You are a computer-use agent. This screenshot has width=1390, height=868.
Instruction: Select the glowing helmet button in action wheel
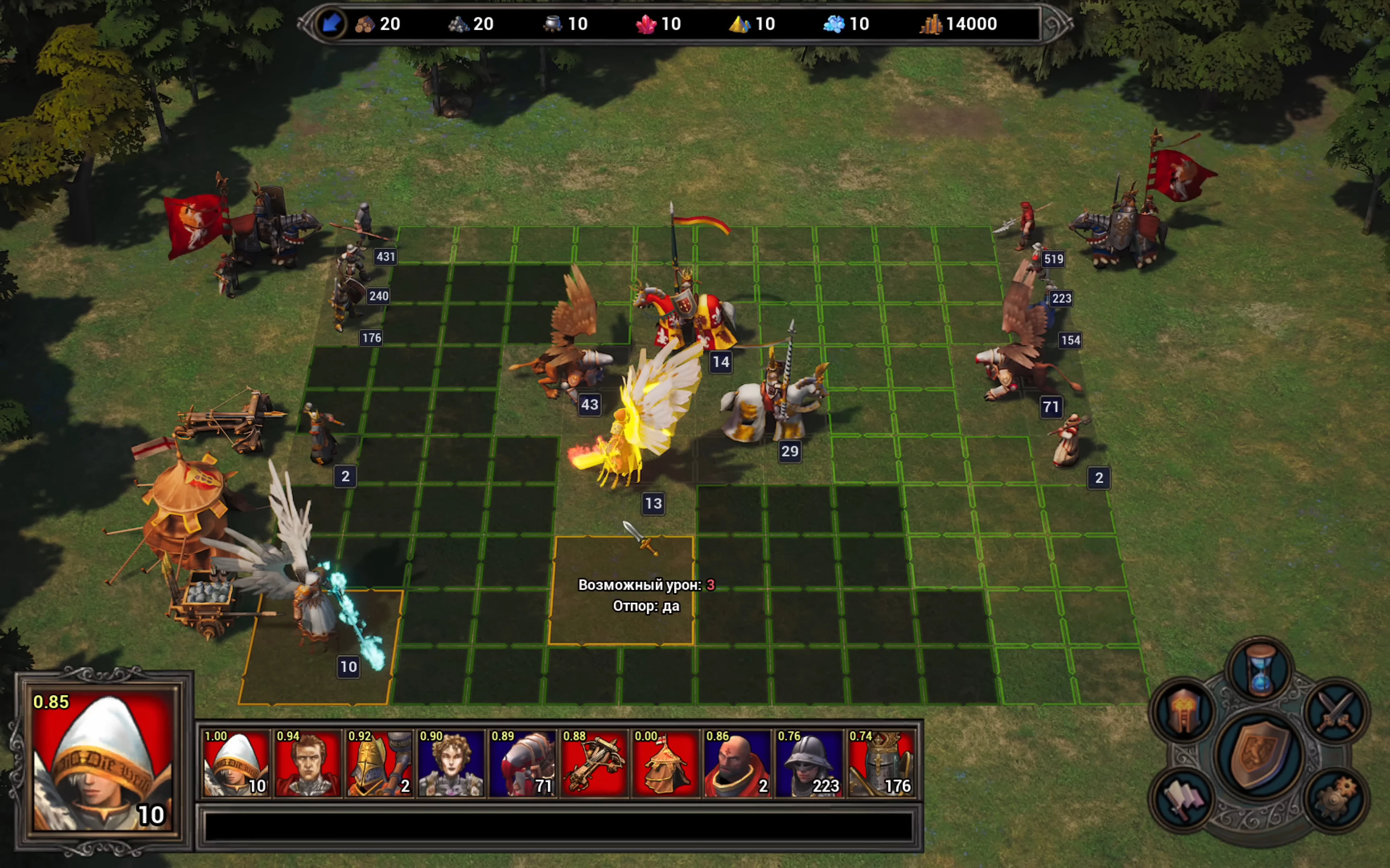(x=1183, y=712)
